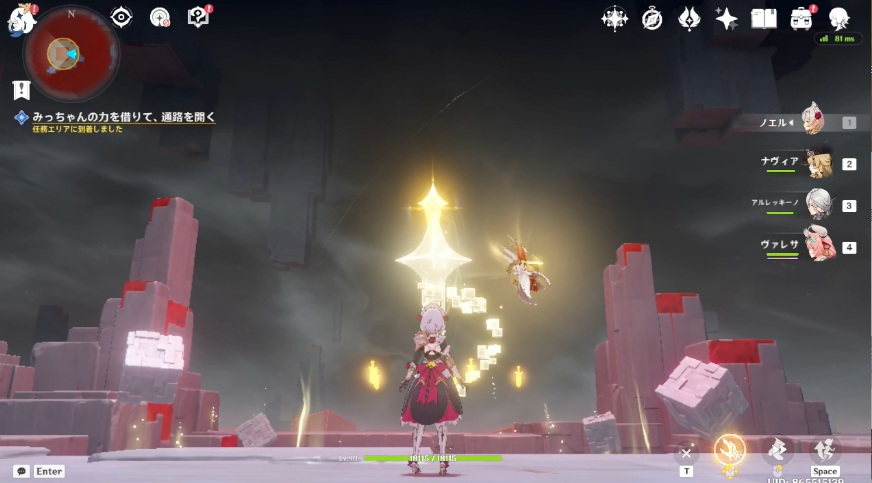
Task: Open the backpack inventory
Action: [802, 18]
